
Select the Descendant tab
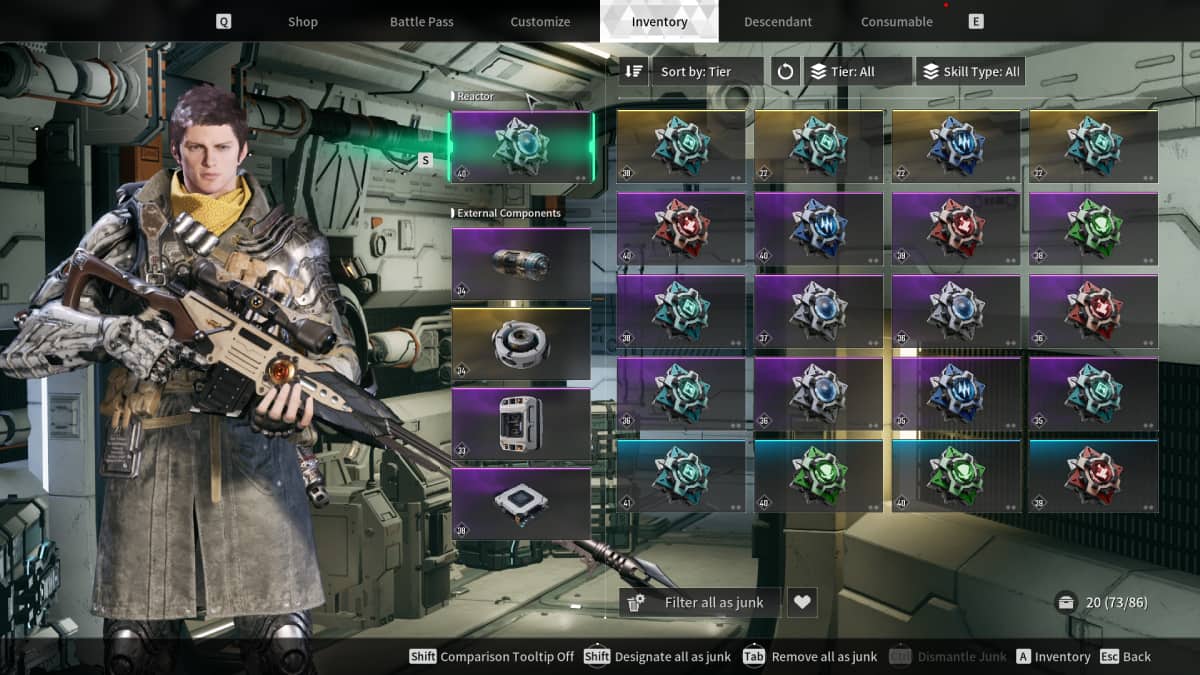point(778,22)
